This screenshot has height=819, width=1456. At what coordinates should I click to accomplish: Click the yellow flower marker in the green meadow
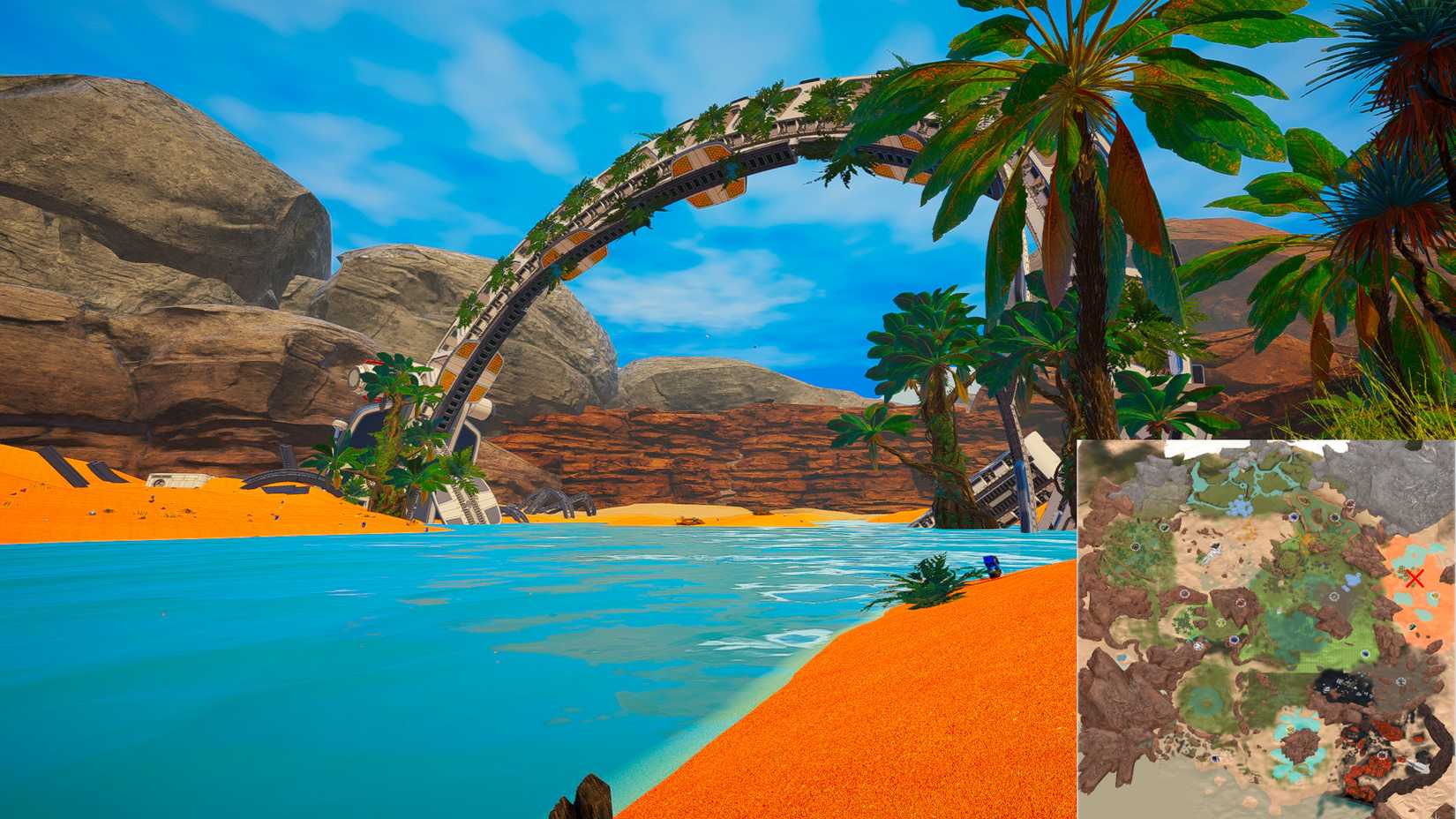coord(1220,623)
